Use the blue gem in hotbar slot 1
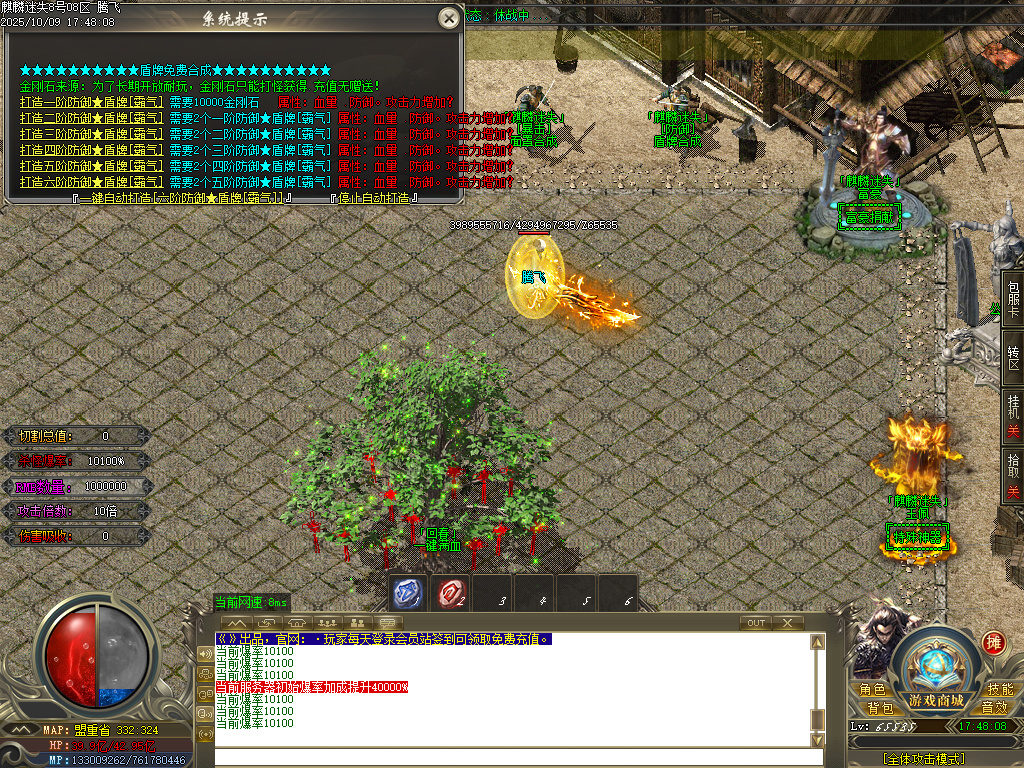 click(x=407, y=594)
